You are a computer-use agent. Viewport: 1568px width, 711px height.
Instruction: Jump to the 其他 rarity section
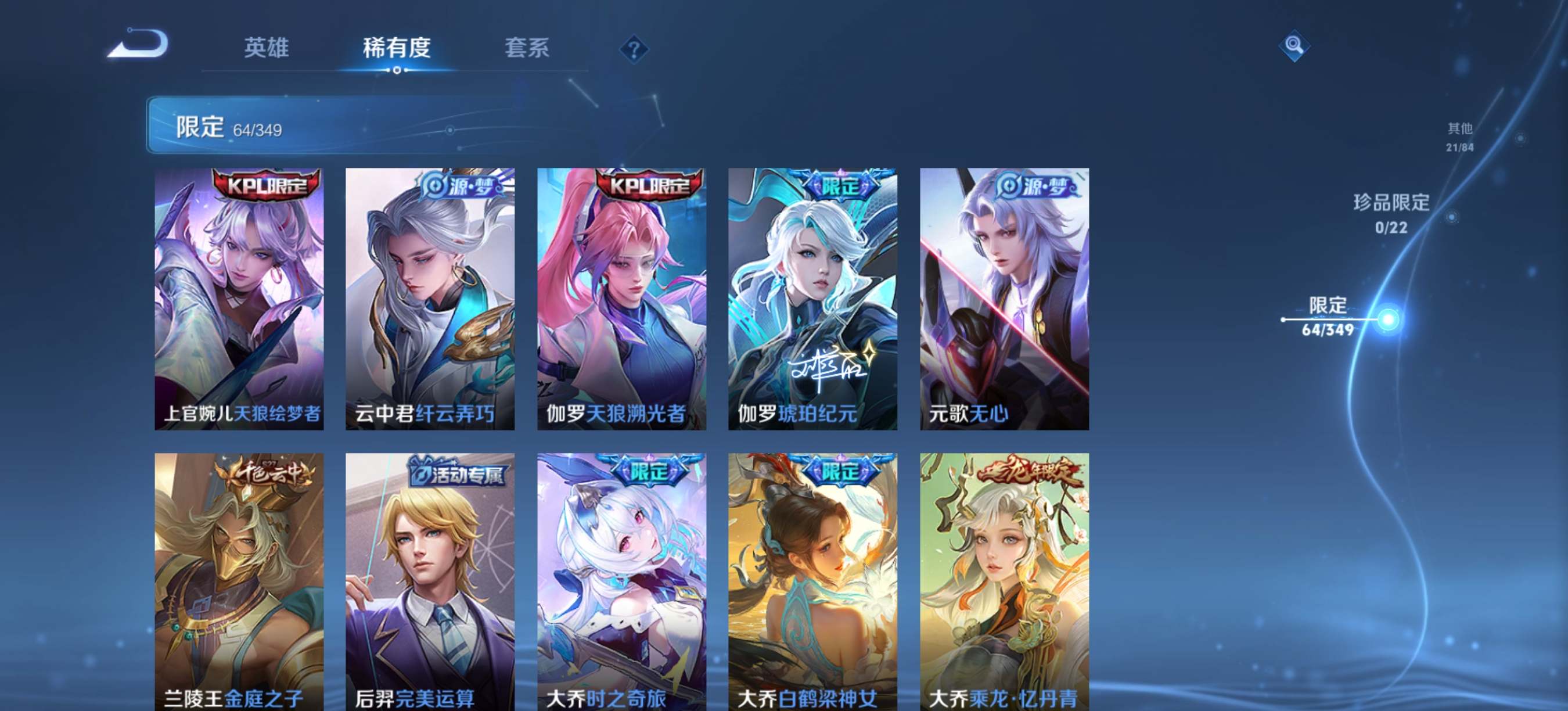[1459, 137]
